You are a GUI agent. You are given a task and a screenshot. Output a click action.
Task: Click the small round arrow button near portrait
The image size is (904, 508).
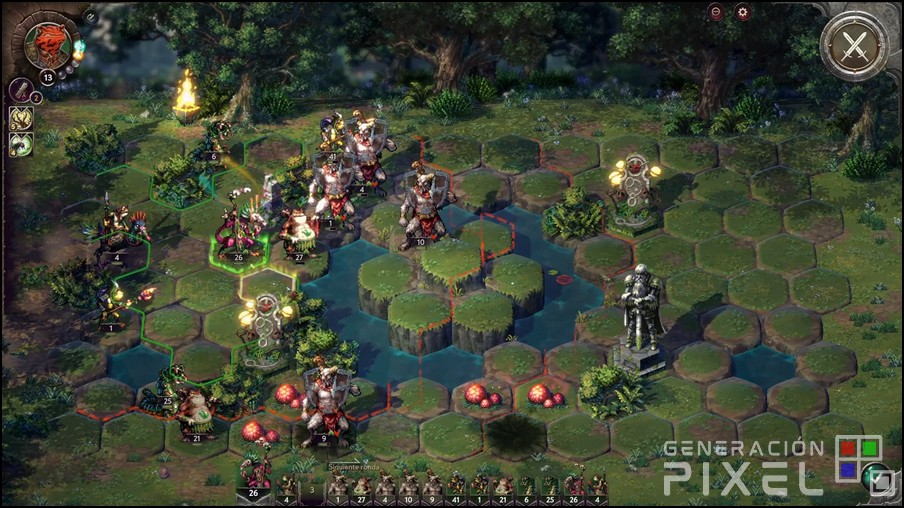[90, 17]
